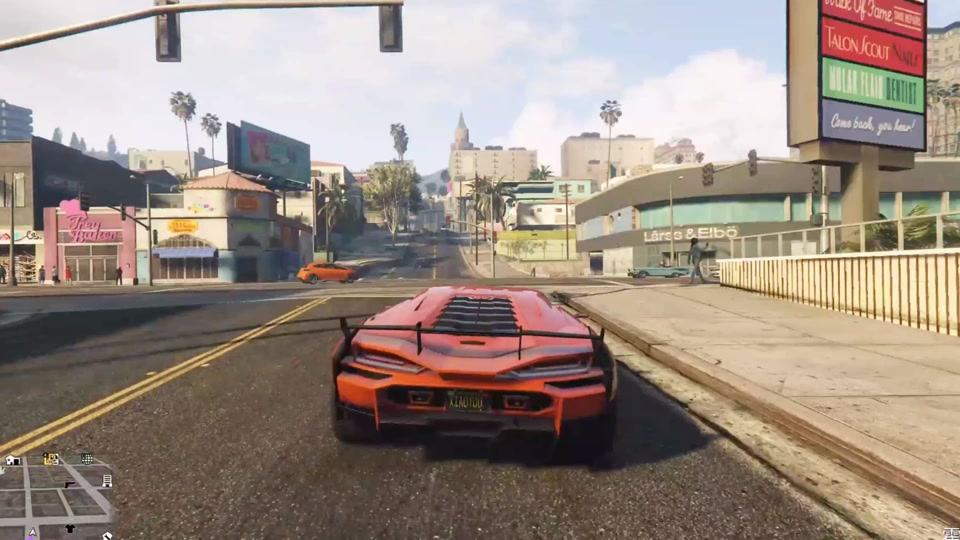The height and width of the screenshot is (540, 960).
Task: Select the clothing store shirt blip
Action: click(x=70, y=528)
